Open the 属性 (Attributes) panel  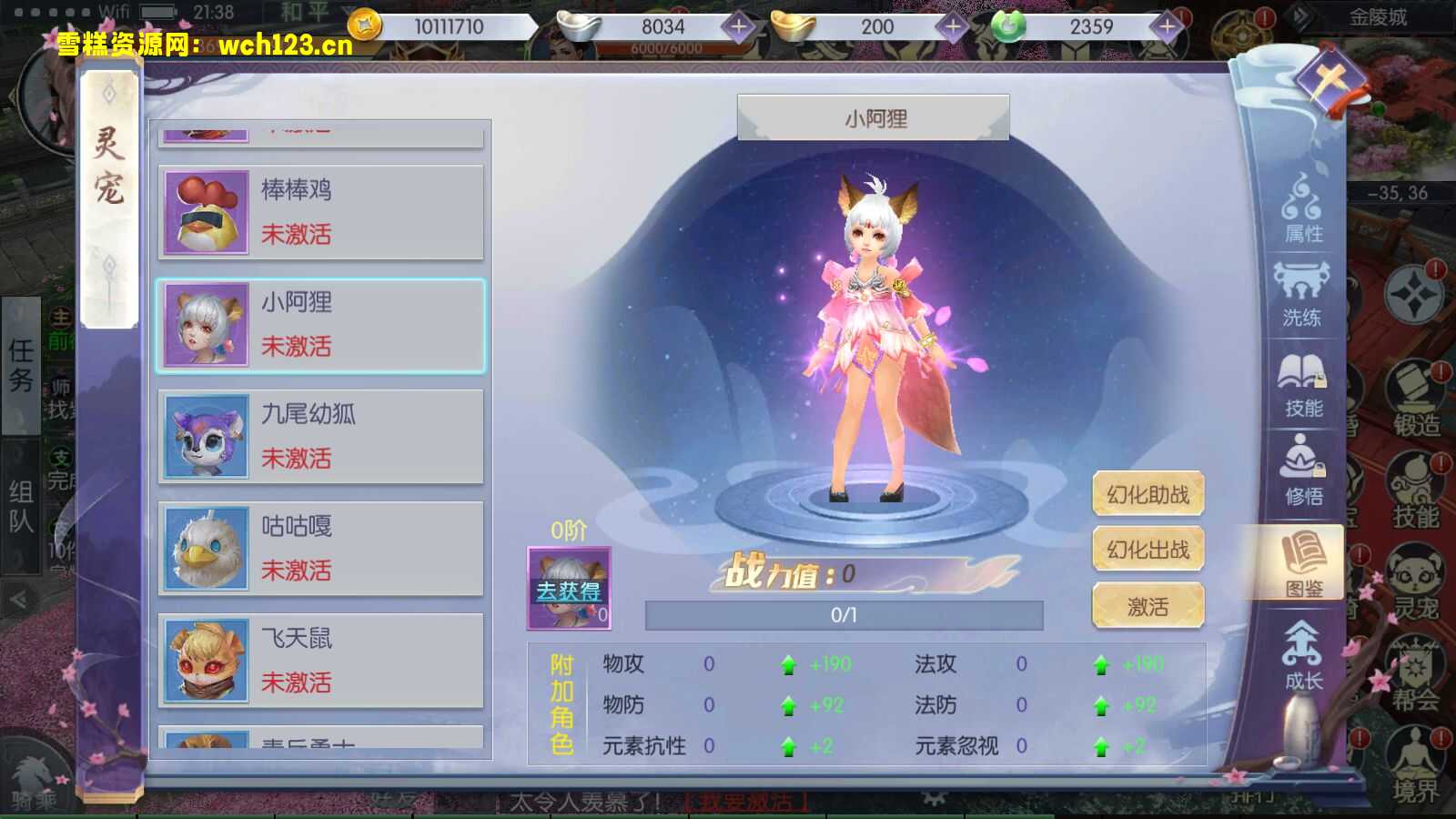click(x=1303, y=214)
